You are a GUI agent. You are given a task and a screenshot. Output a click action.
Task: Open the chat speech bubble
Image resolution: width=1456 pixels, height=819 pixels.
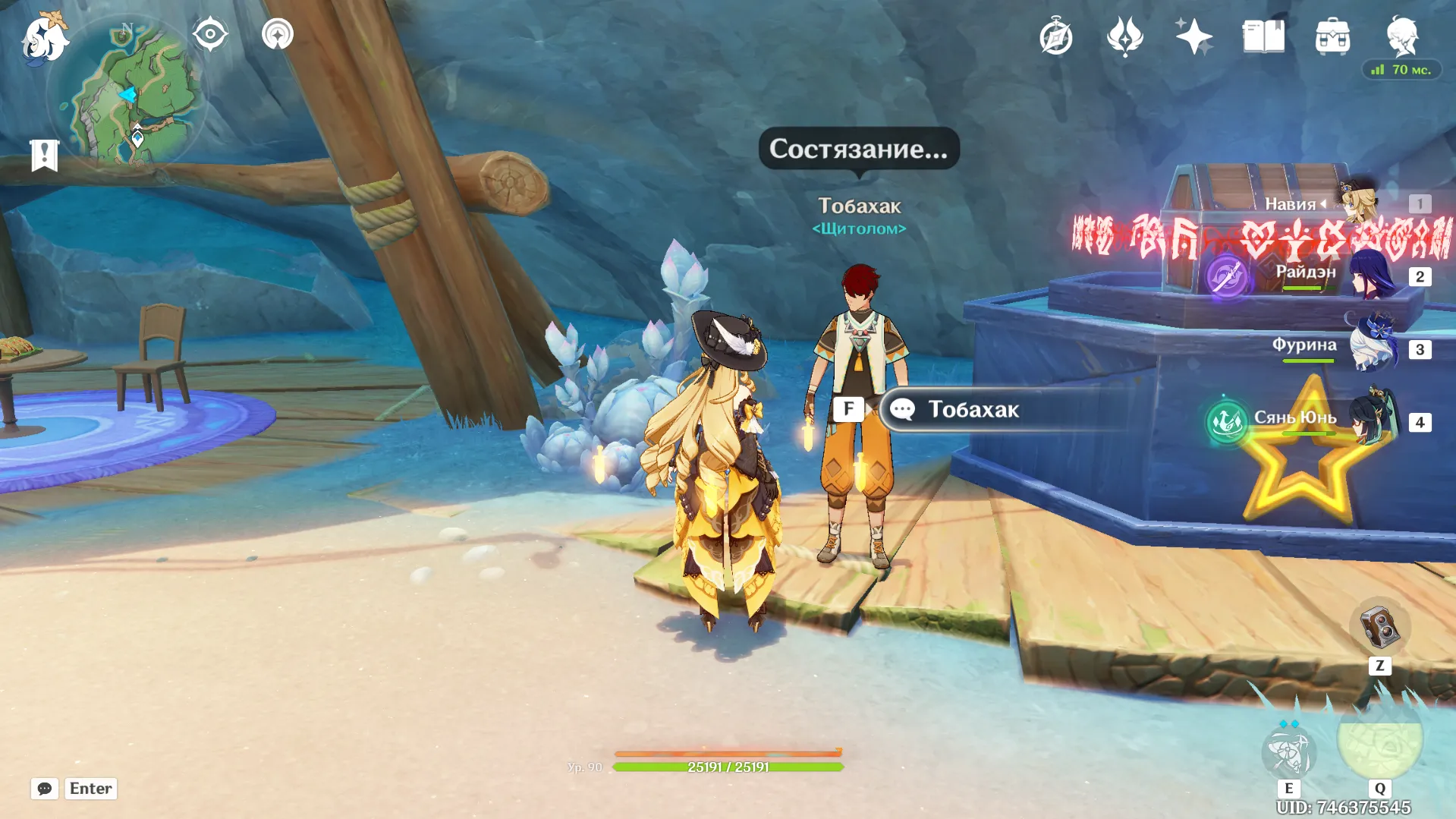tap(45, 789)
